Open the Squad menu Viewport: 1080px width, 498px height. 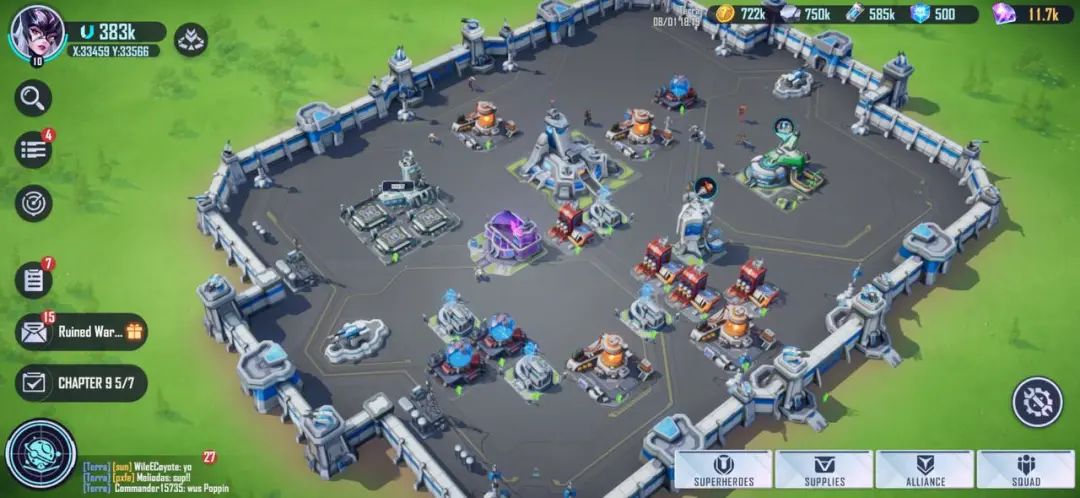(x=1025, y=469)
